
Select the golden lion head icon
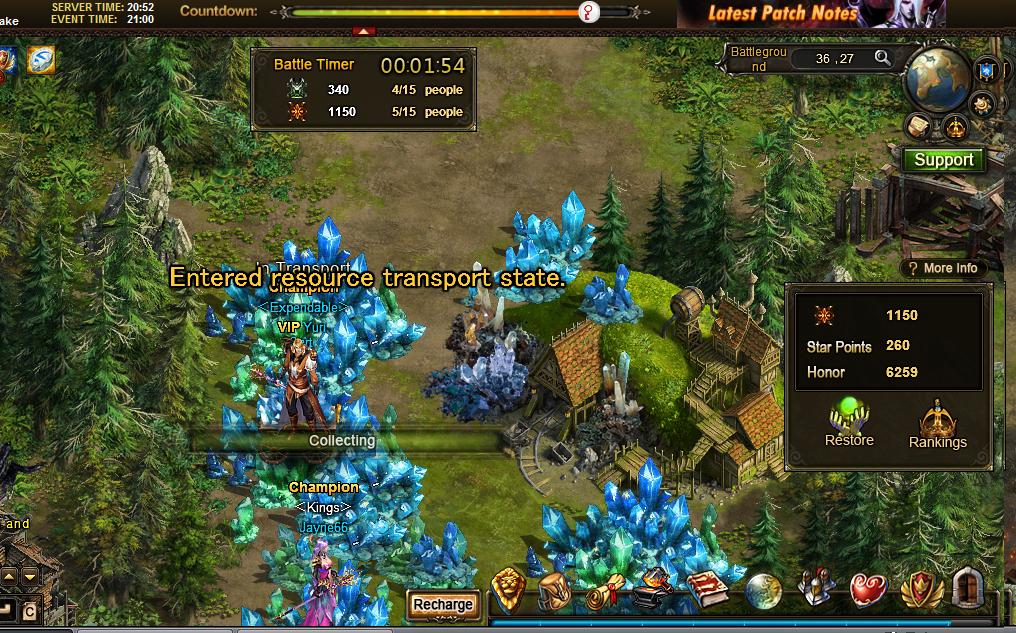[509, 588]
